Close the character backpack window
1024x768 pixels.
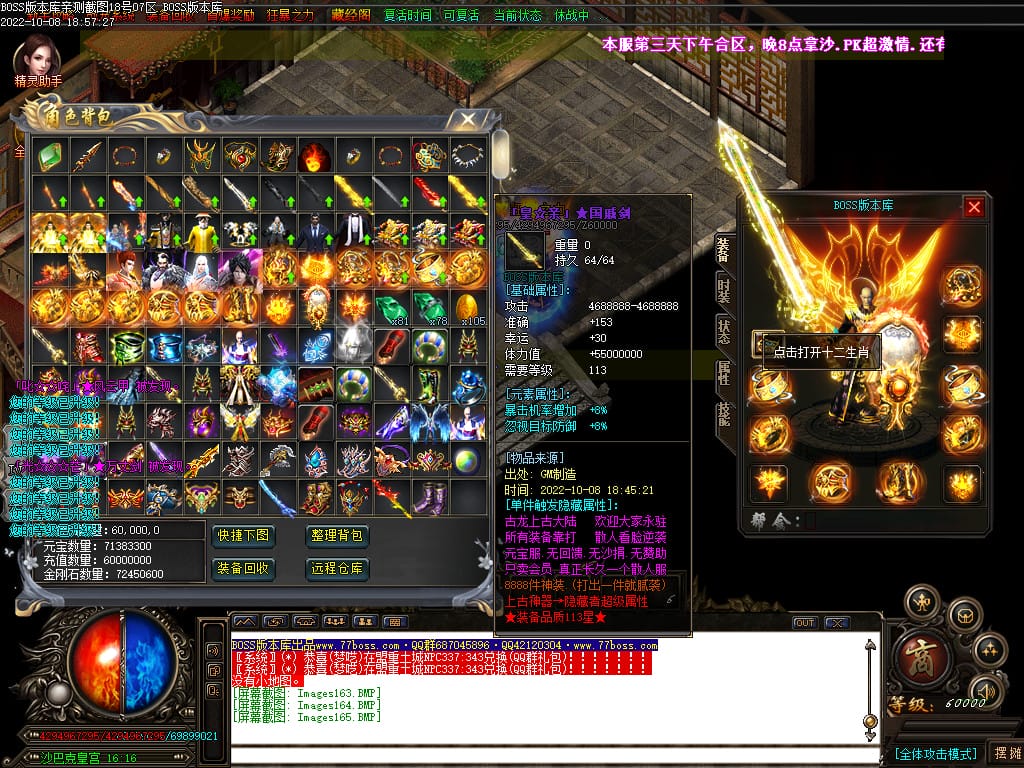[x=467, y=119]
